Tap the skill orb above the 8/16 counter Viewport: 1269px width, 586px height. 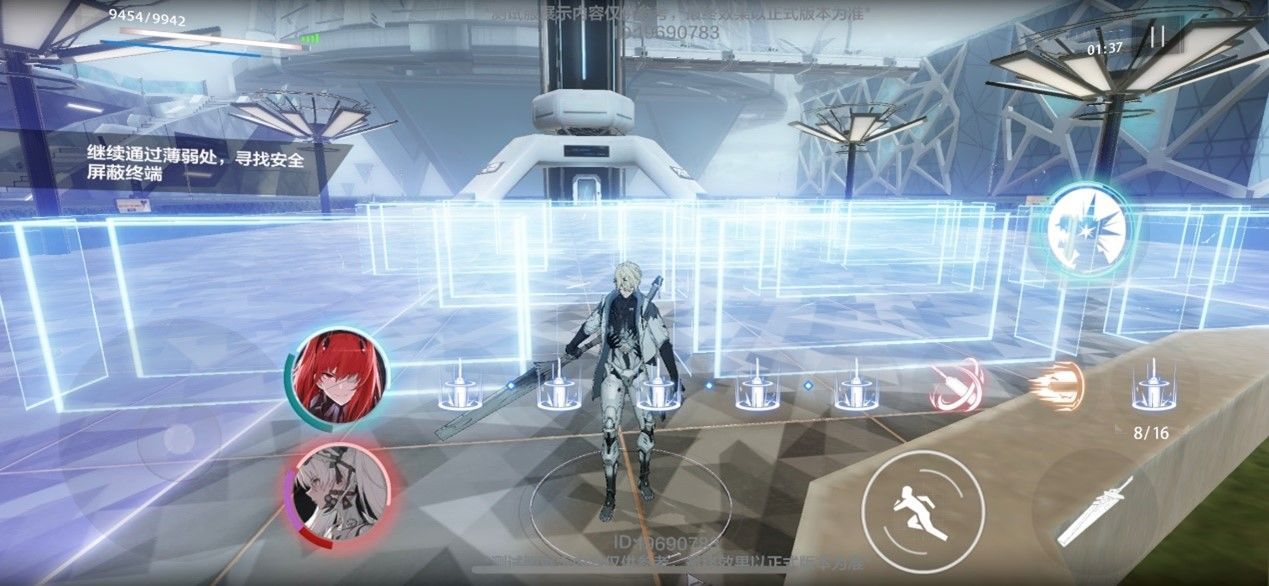1151,389
